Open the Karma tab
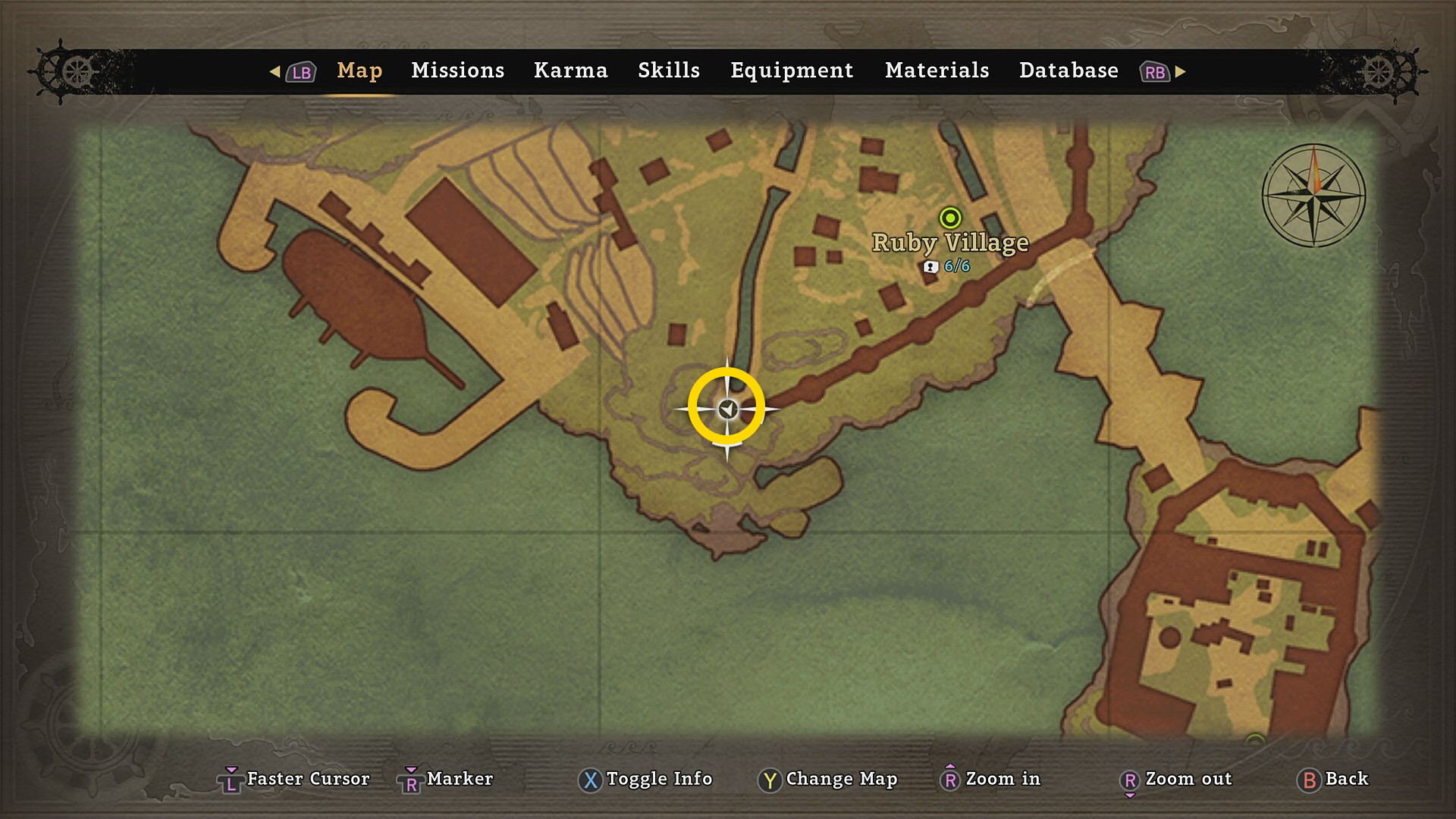The width and height of the screenshot is (1456, 819). coord(570,71)
